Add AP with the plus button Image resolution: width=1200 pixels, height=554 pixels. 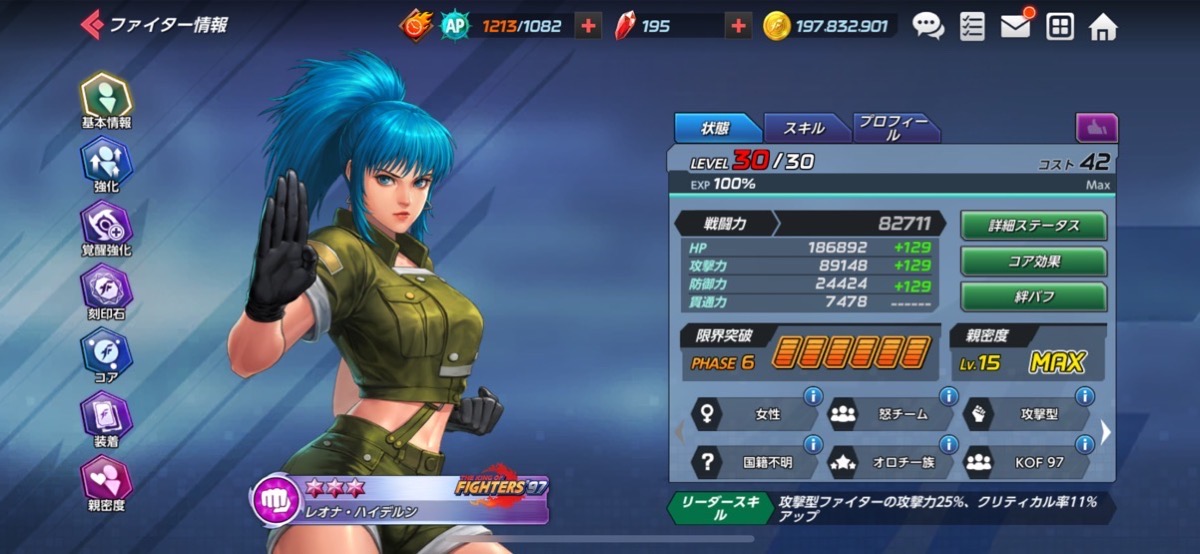click(589, 27)
